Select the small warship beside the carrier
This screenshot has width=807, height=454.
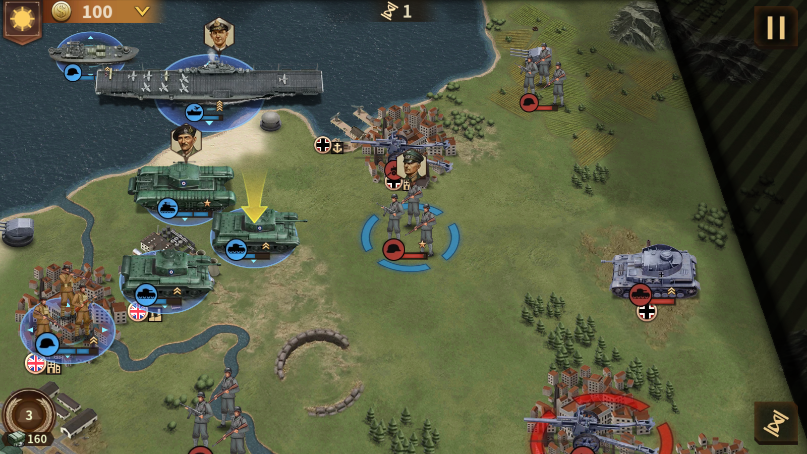pos(92,52)
